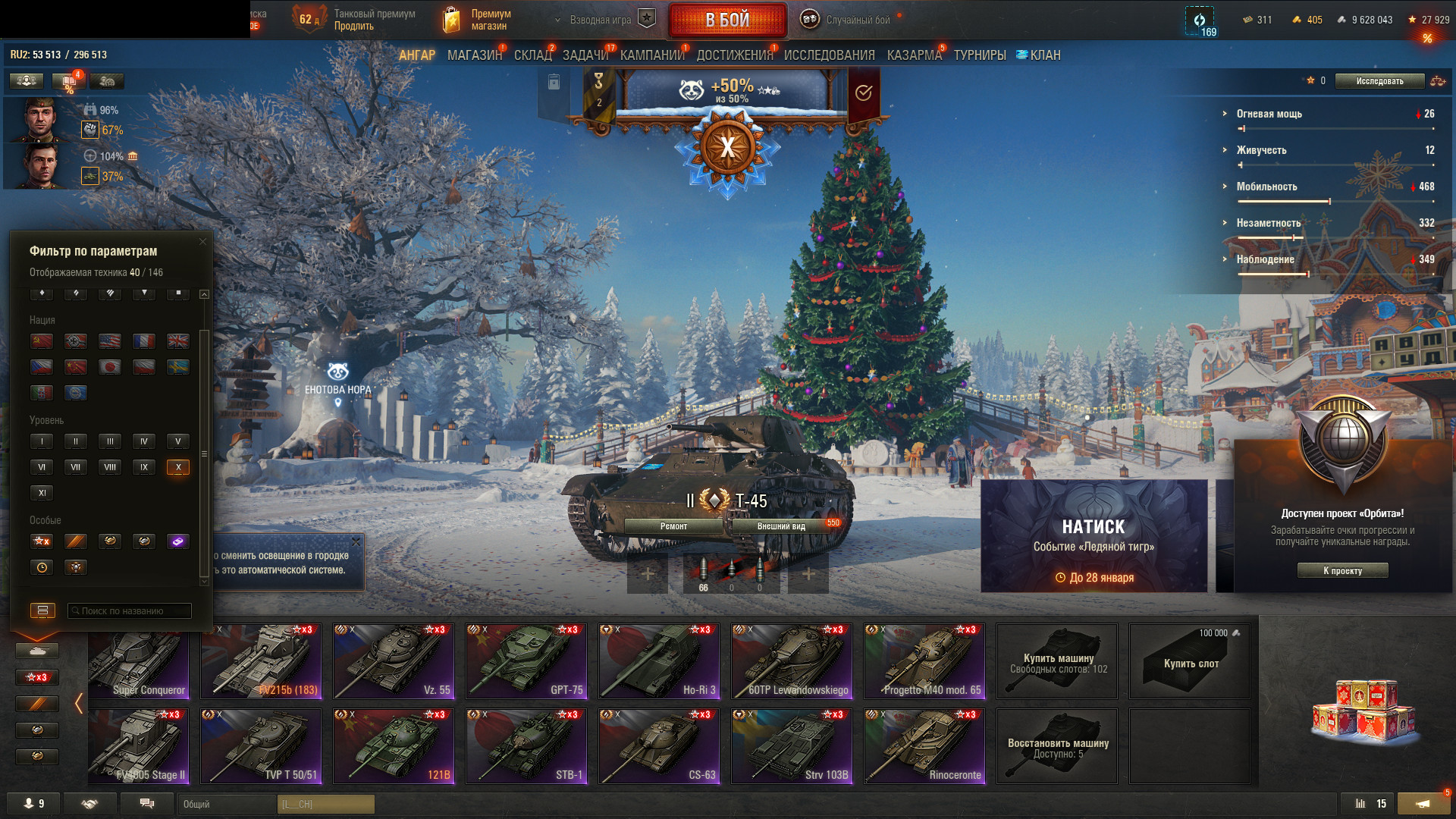Open Восстановить машину tile
The image size is (1456, 819).
click(1057, 746)
